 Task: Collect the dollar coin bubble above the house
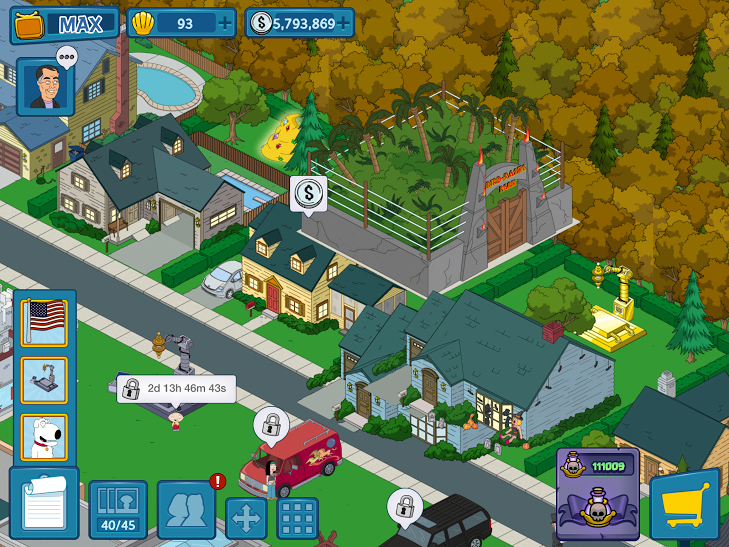coord(308,192)
